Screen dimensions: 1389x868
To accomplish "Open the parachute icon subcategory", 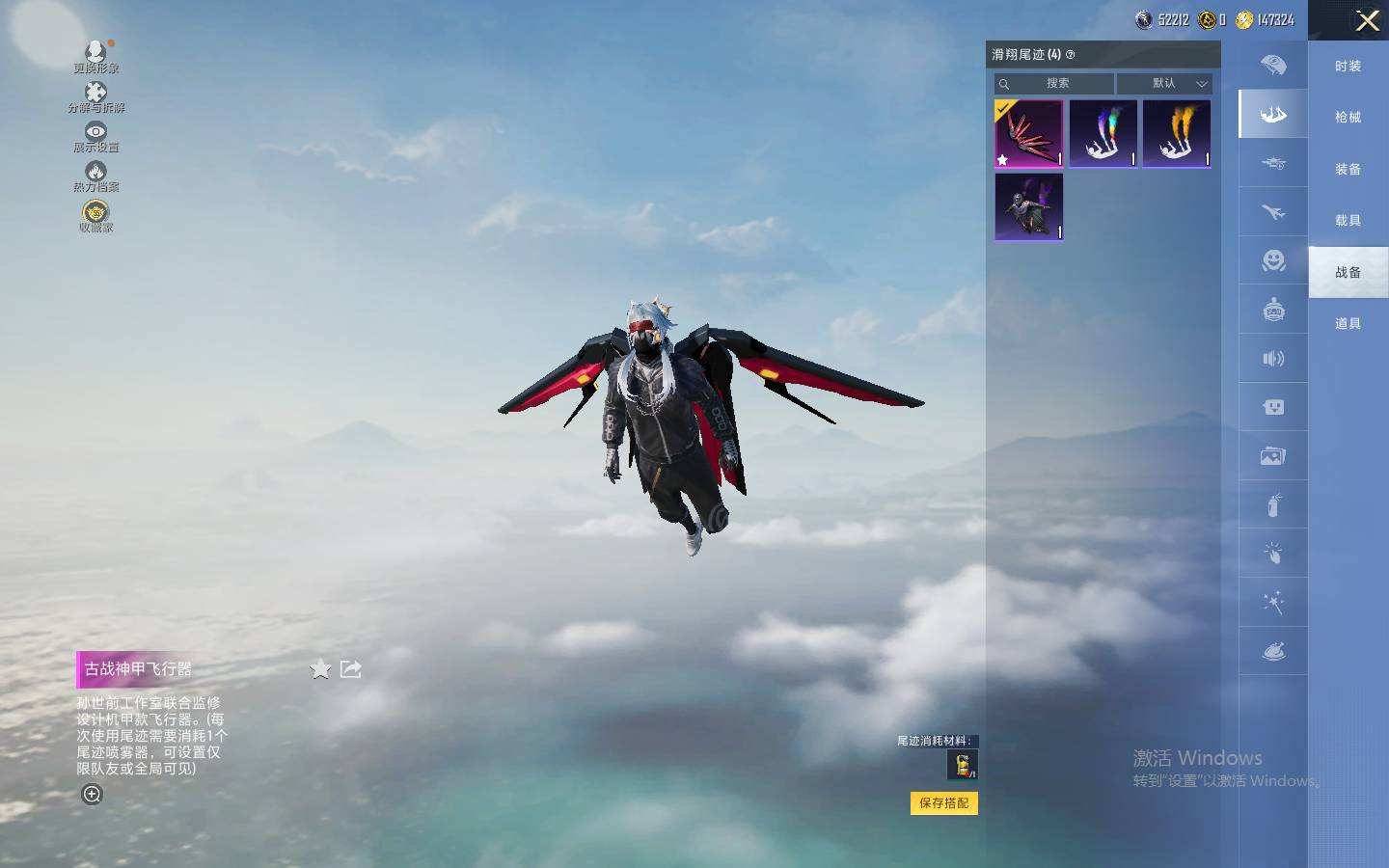I will [x=1273, y=66].
